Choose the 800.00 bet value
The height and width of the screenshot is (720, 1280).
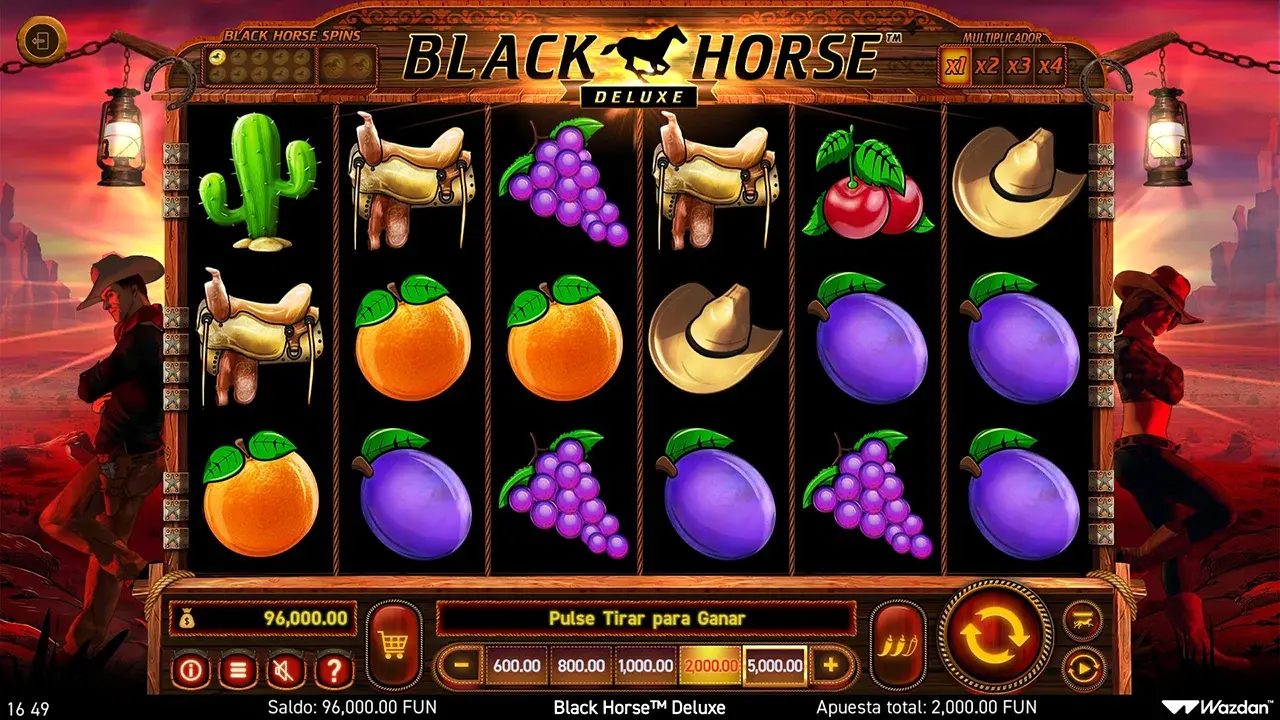tap(581, 665)
